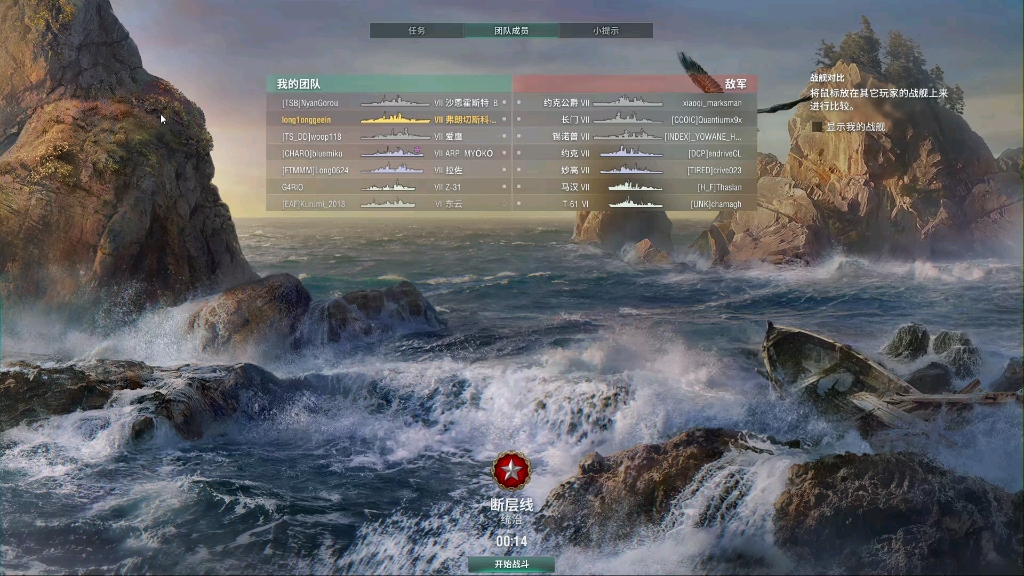The height and width of the screenshot is (576, 1024).
Task: Select teammate [TS_DD]woop118's row
Action: point(389,136)
